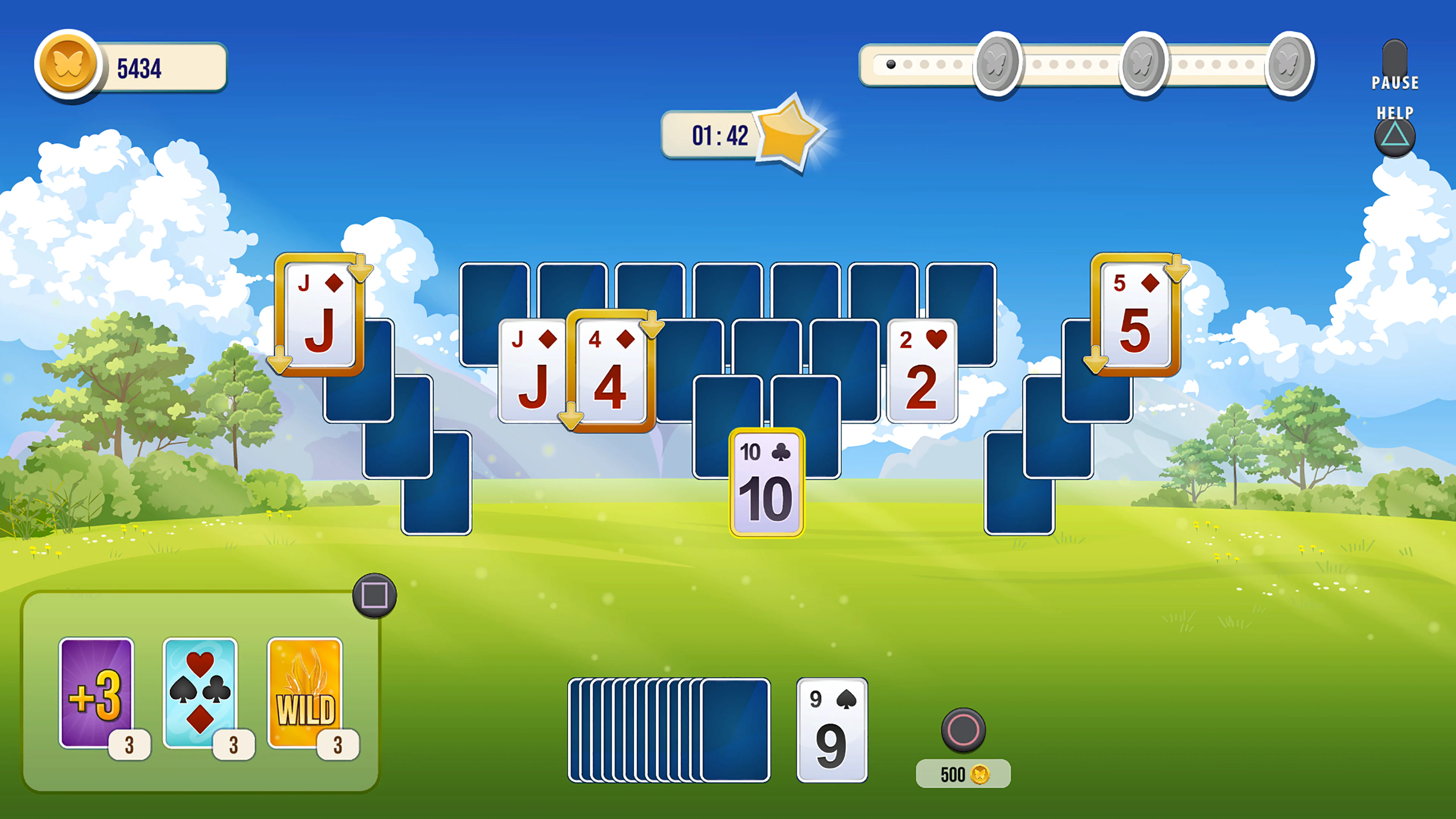Play the 10 of clubs card
This screenshot has width=1456, height=819.
(x=766, y=483)
